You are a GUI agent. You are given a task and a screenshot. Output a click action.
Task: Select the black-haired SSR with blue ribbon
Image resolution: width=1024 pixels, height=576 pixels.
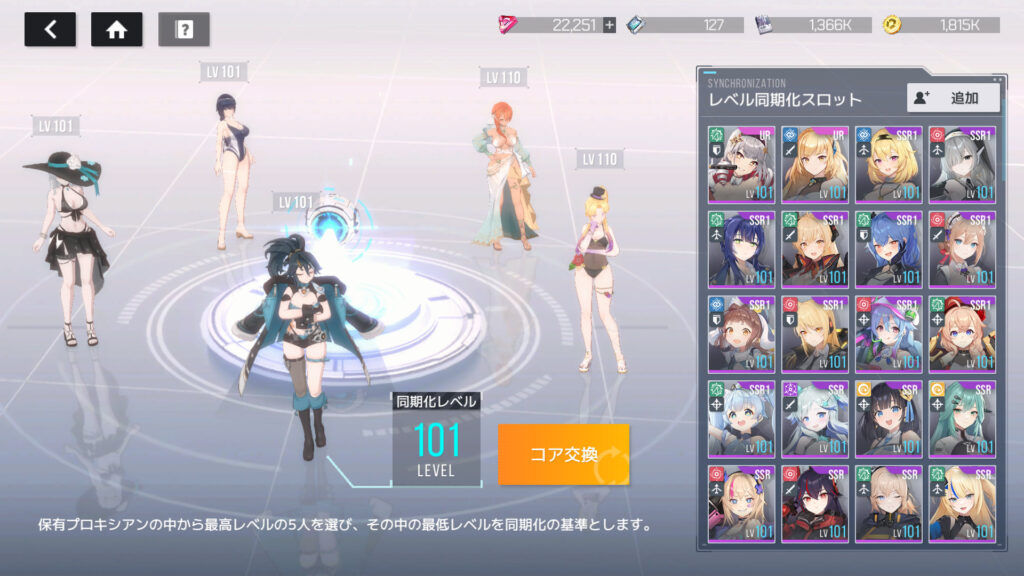click(x=888, y=418)
